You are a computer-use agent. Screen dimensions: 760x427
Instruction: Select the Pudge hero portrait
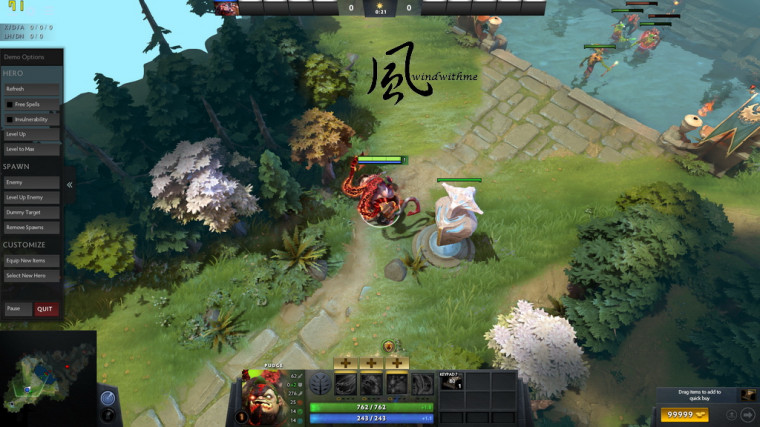(x=261, y=398)
